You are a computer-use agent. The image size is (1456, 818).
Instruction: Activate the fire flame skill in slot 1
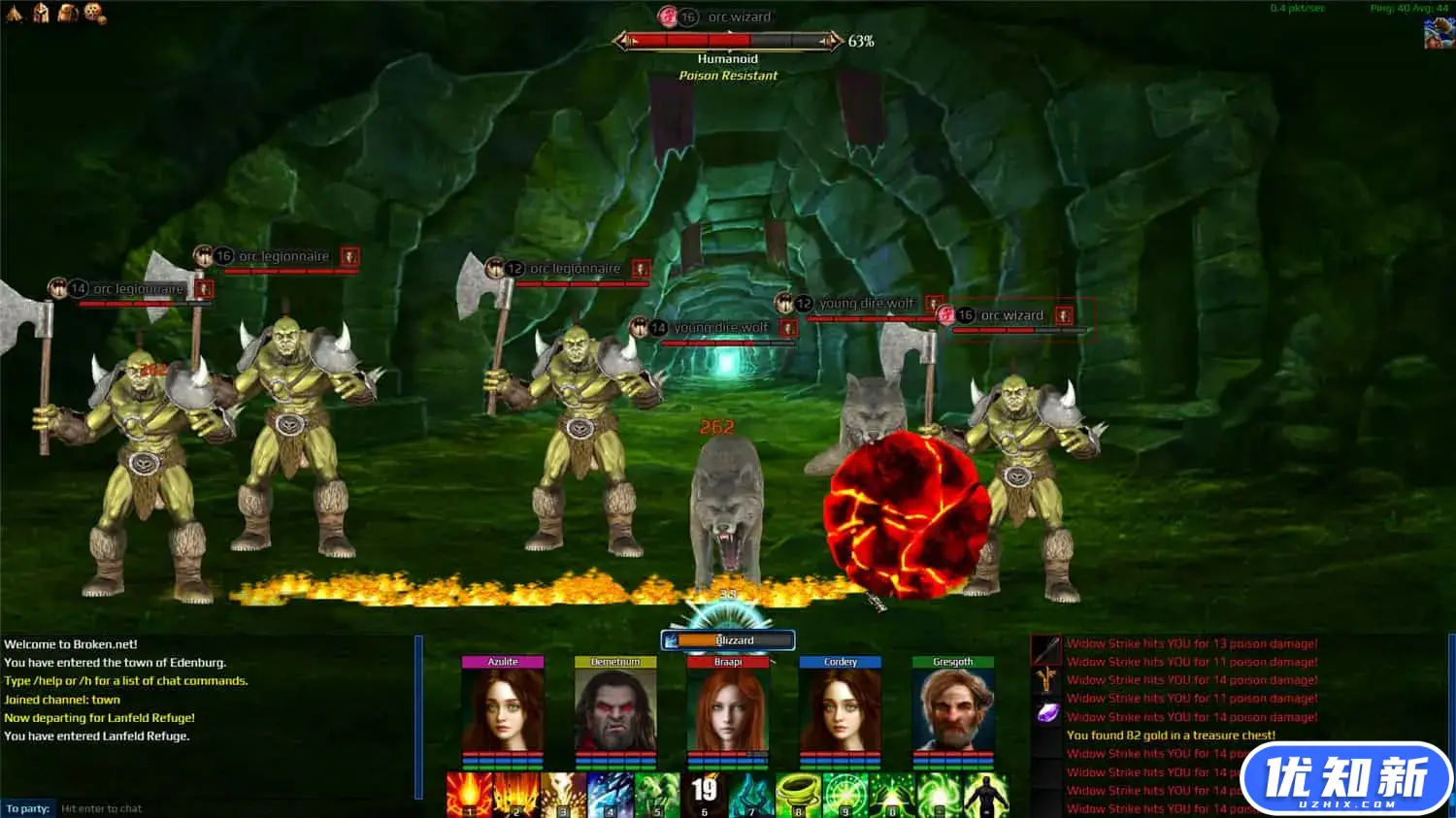click(x=470, y=795)
